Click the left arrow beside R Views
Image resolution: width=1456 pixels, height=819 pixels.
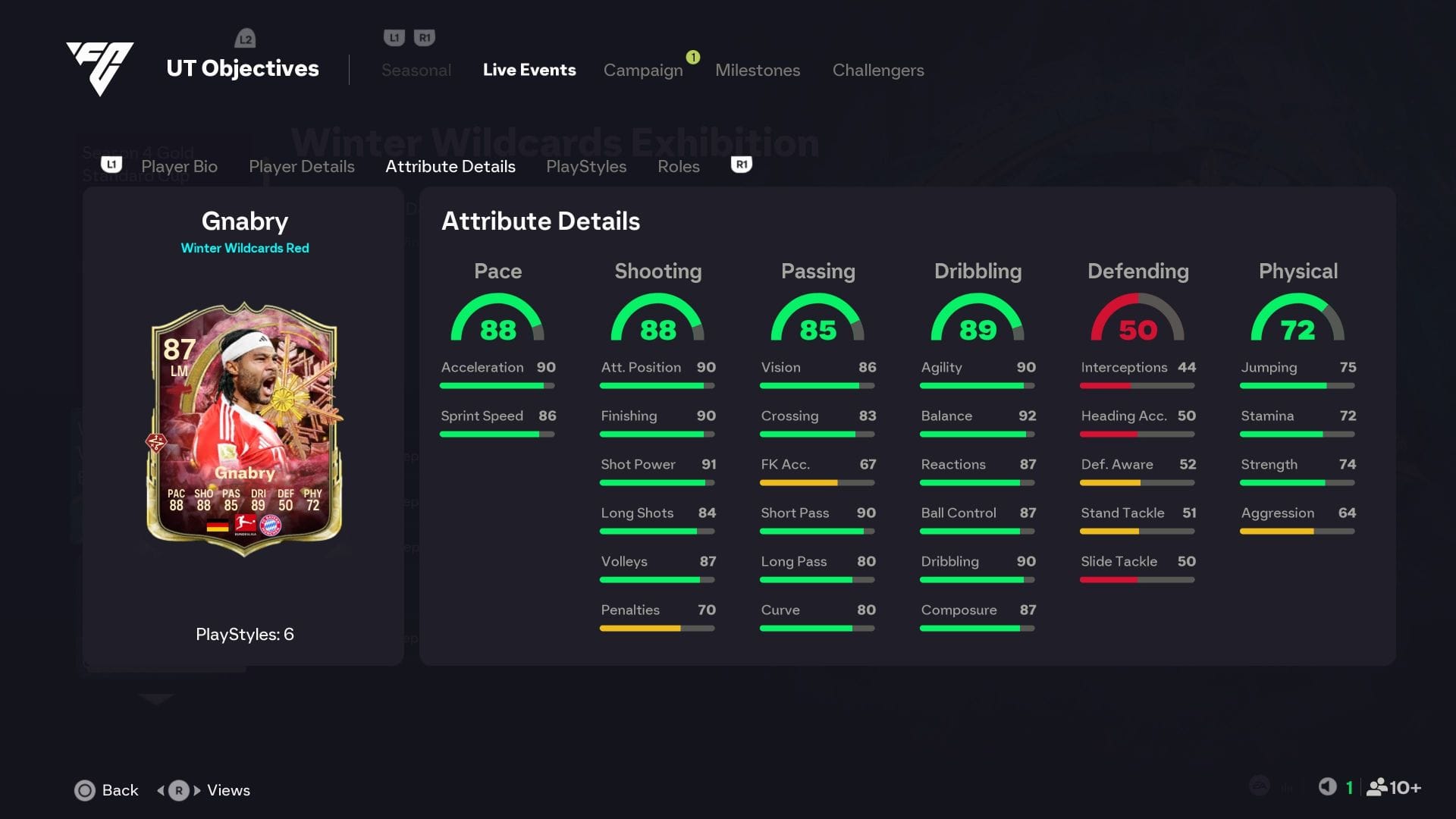[x=162, y=790]
